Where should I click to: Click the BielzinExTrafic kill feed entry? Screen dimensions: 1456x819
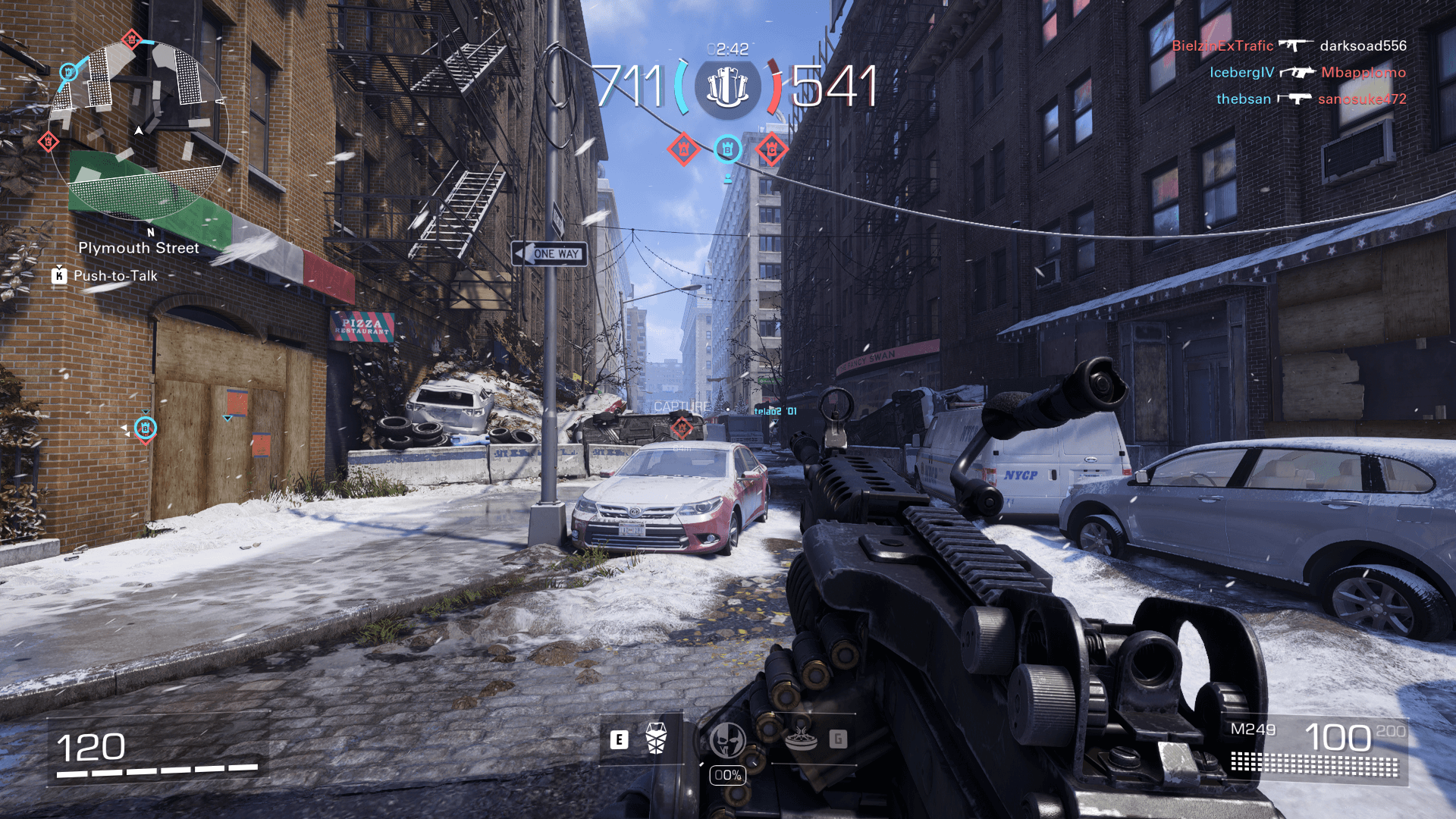pos(1222,45)
